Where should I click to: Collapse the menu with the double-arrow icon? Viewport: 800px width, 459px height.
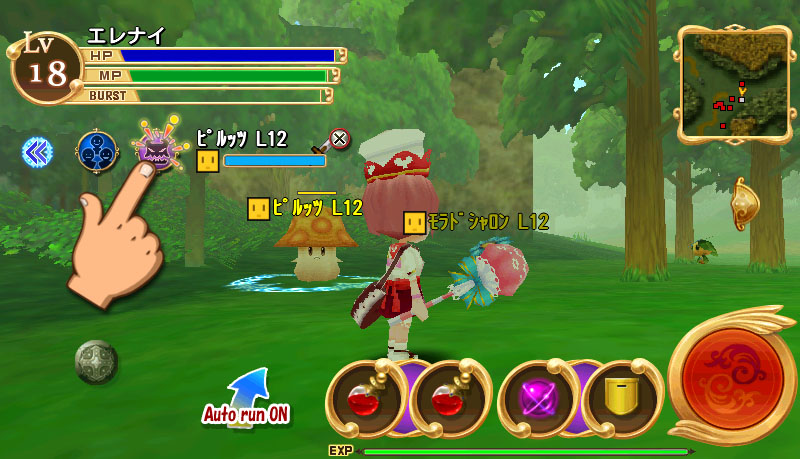[x=37, y=151]
